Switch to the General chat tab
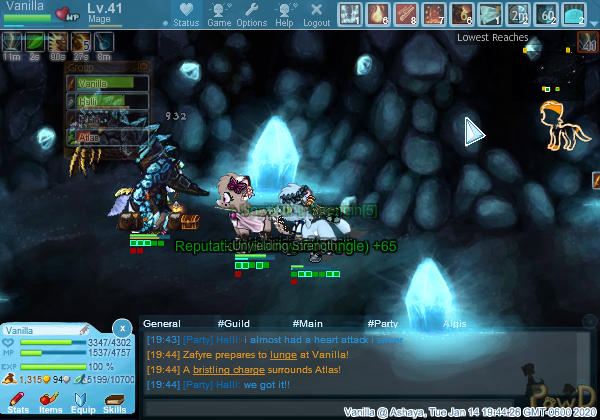The height and width of the screenshot is (420, 600). pos(162,324)
